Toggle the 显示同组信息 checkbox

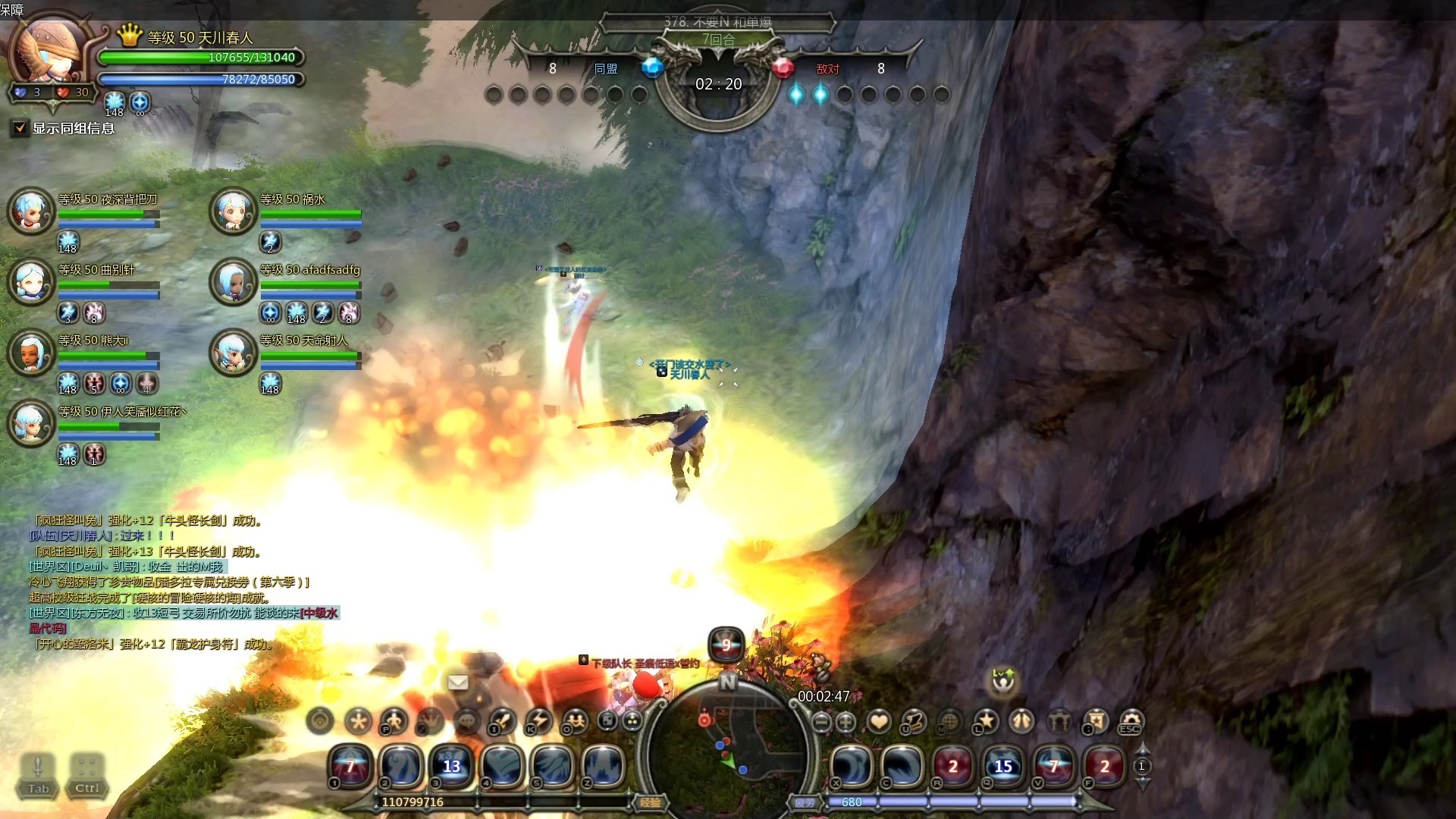click(x=20, y=128)
